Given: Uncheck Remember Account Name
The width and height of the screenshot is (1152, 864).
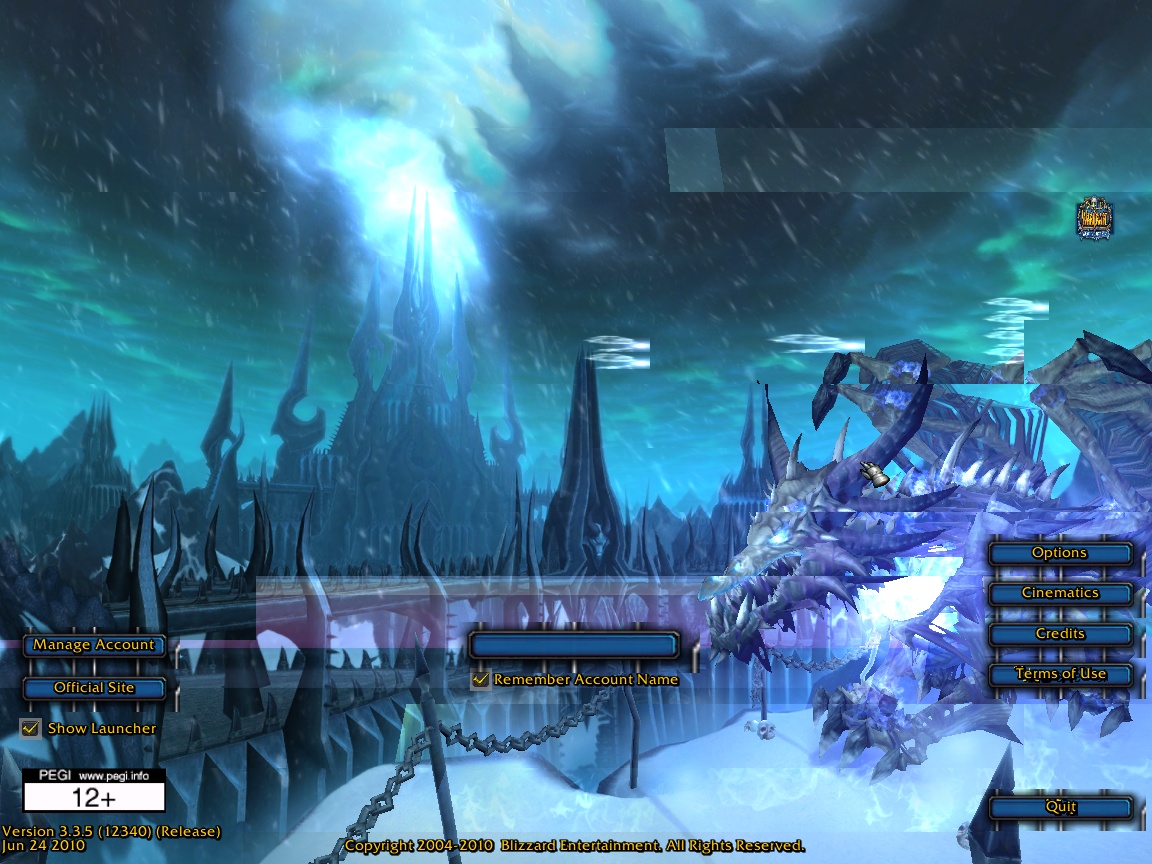Looking at the screenshot, I should pos(481,680).
